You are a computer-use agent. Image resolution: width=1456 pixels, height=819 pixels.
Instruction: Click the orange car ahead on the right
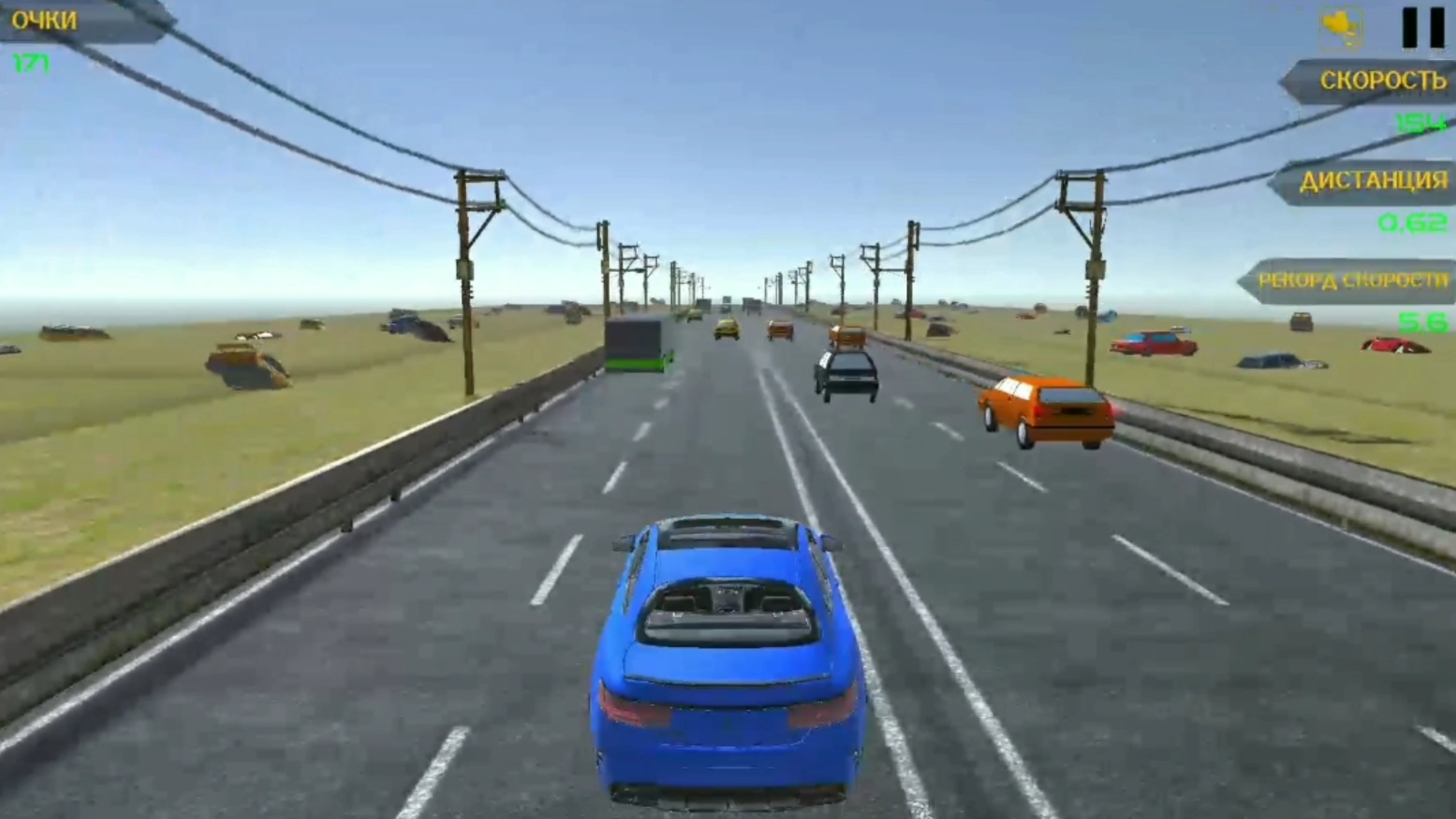[1045, 409]
